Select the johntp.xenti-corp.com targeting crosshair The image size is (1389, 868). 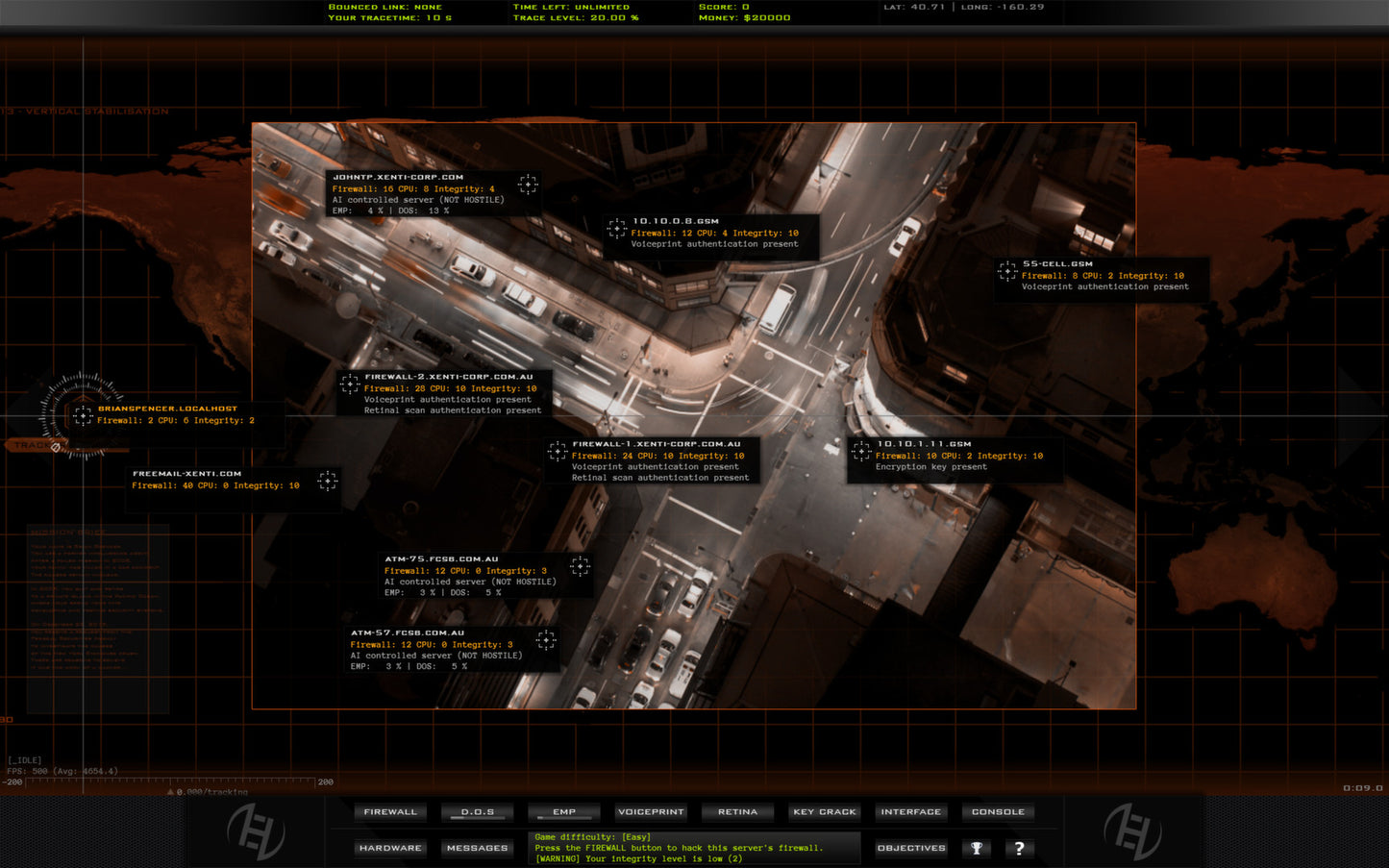528,184
